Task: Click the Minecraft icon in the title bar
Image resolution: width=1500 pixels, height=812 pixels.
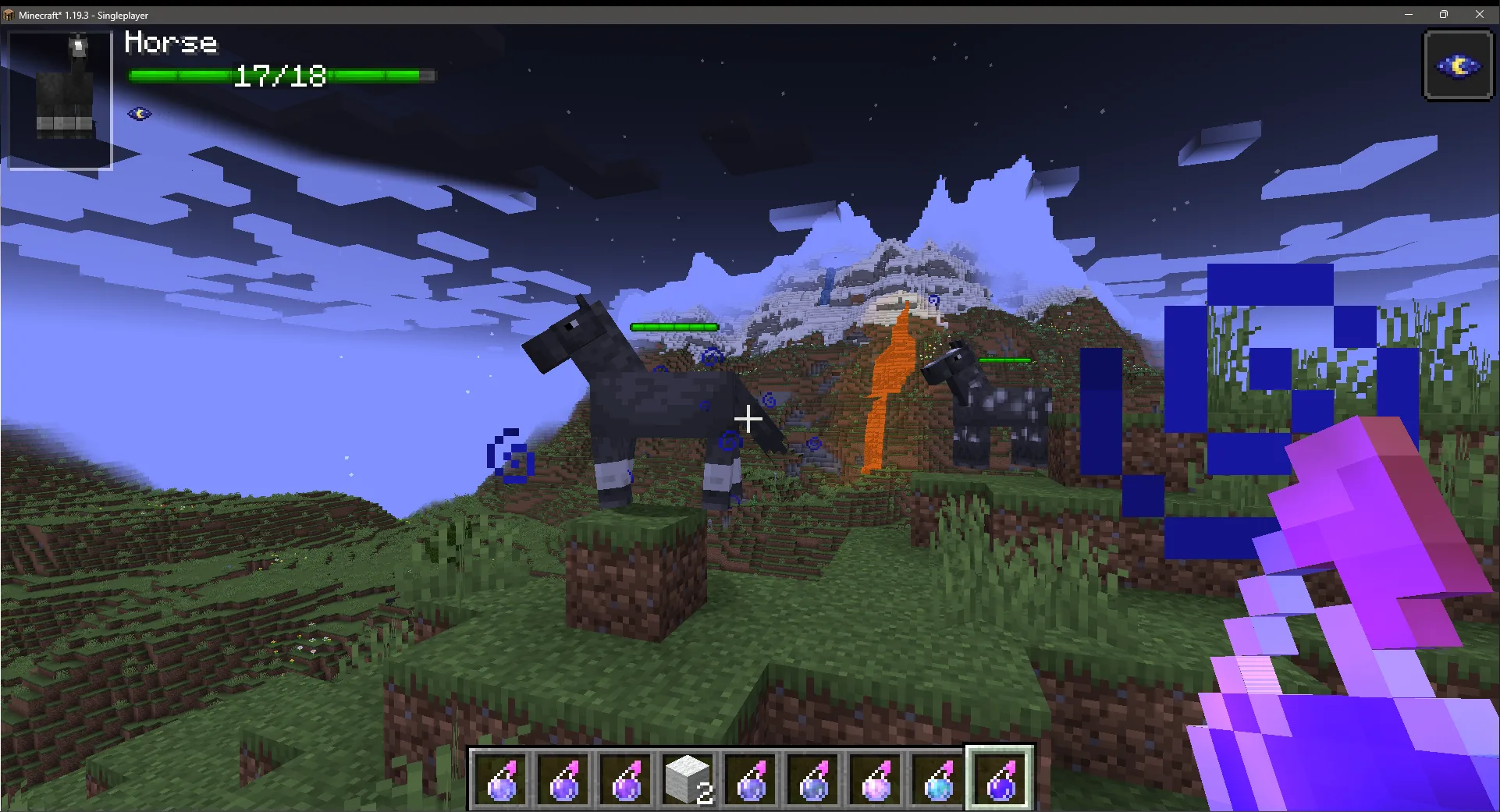Action: pyautogui.click(x=9, y=14)
